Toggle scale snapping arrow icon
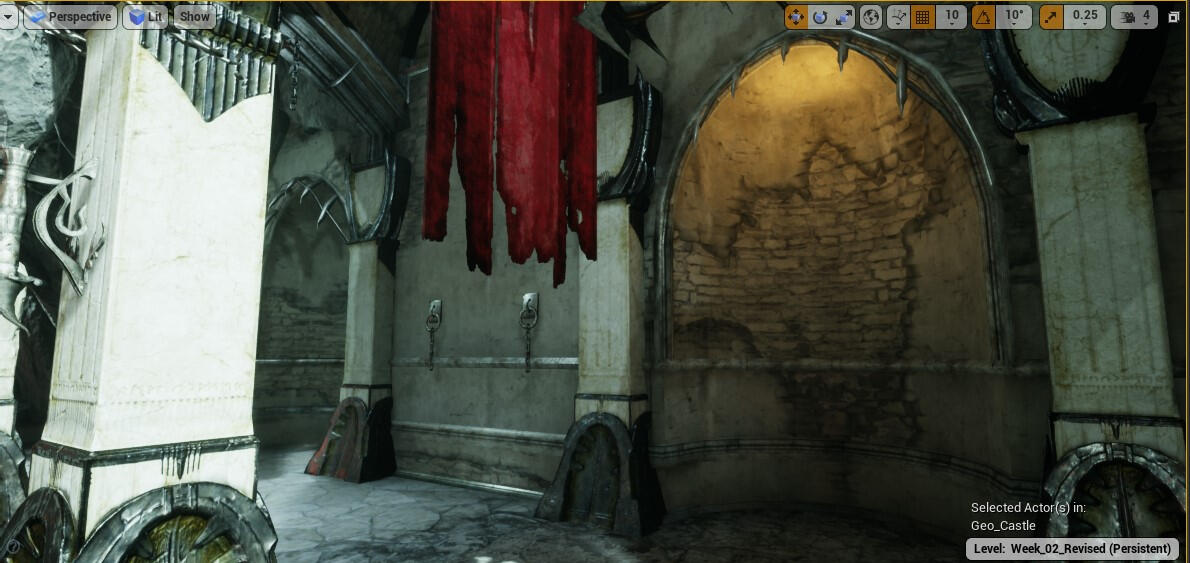 click(x=1052, y=17)
